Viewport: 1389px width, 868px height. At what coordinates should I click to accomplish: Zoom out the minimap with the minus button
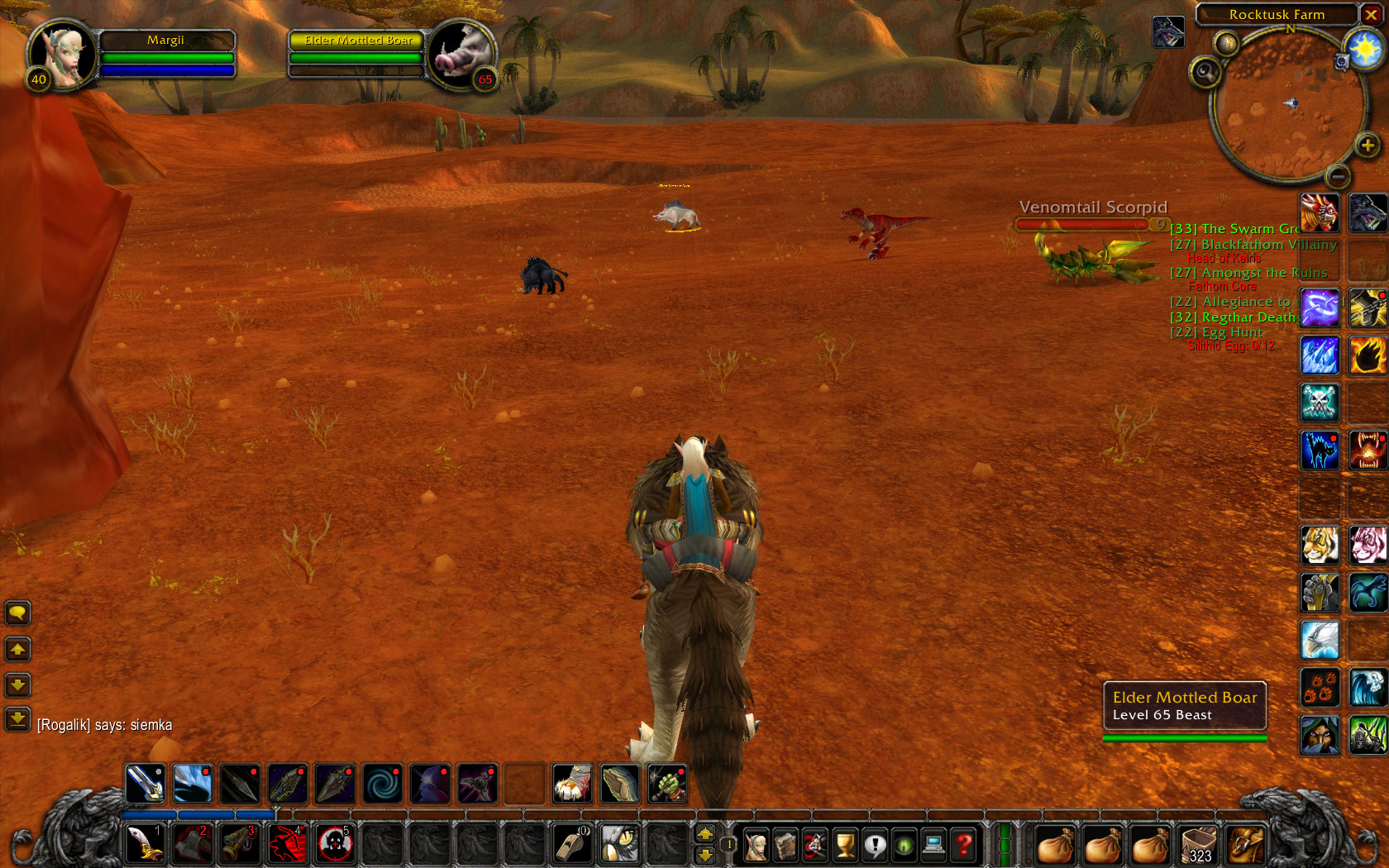point(1340,176)
